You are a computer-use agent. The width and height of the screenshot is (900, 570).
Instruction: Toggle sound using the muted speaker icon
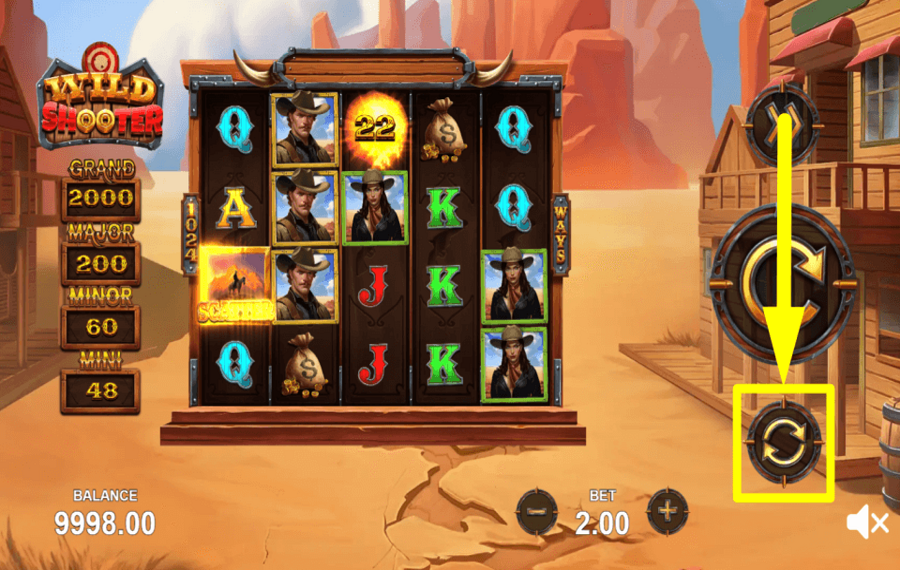pos(866,521)
